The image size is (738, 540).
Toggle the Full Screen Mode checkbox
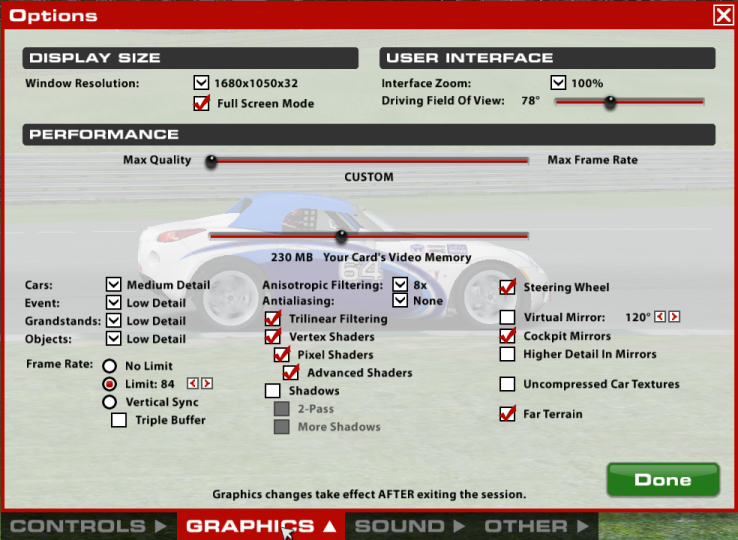click(200, 103)
